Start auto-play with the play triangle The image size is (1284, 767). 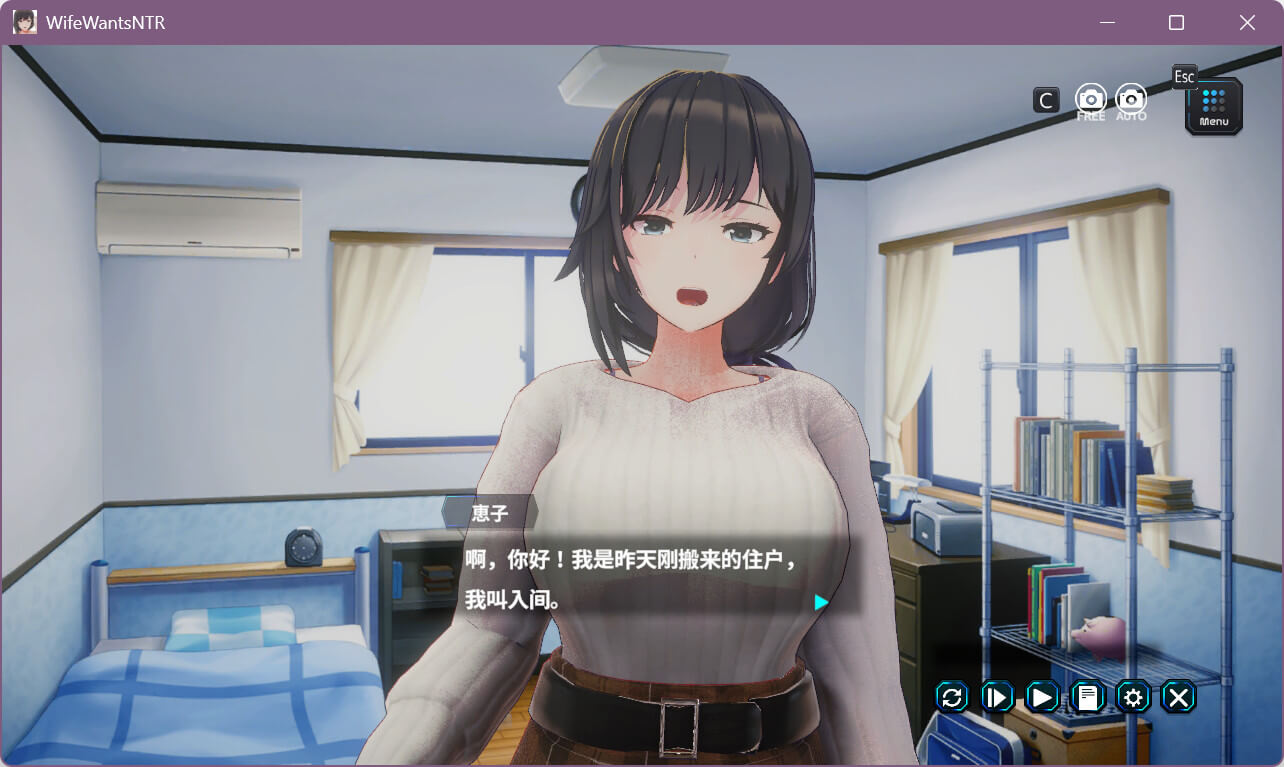click(x=1042, y=697)
